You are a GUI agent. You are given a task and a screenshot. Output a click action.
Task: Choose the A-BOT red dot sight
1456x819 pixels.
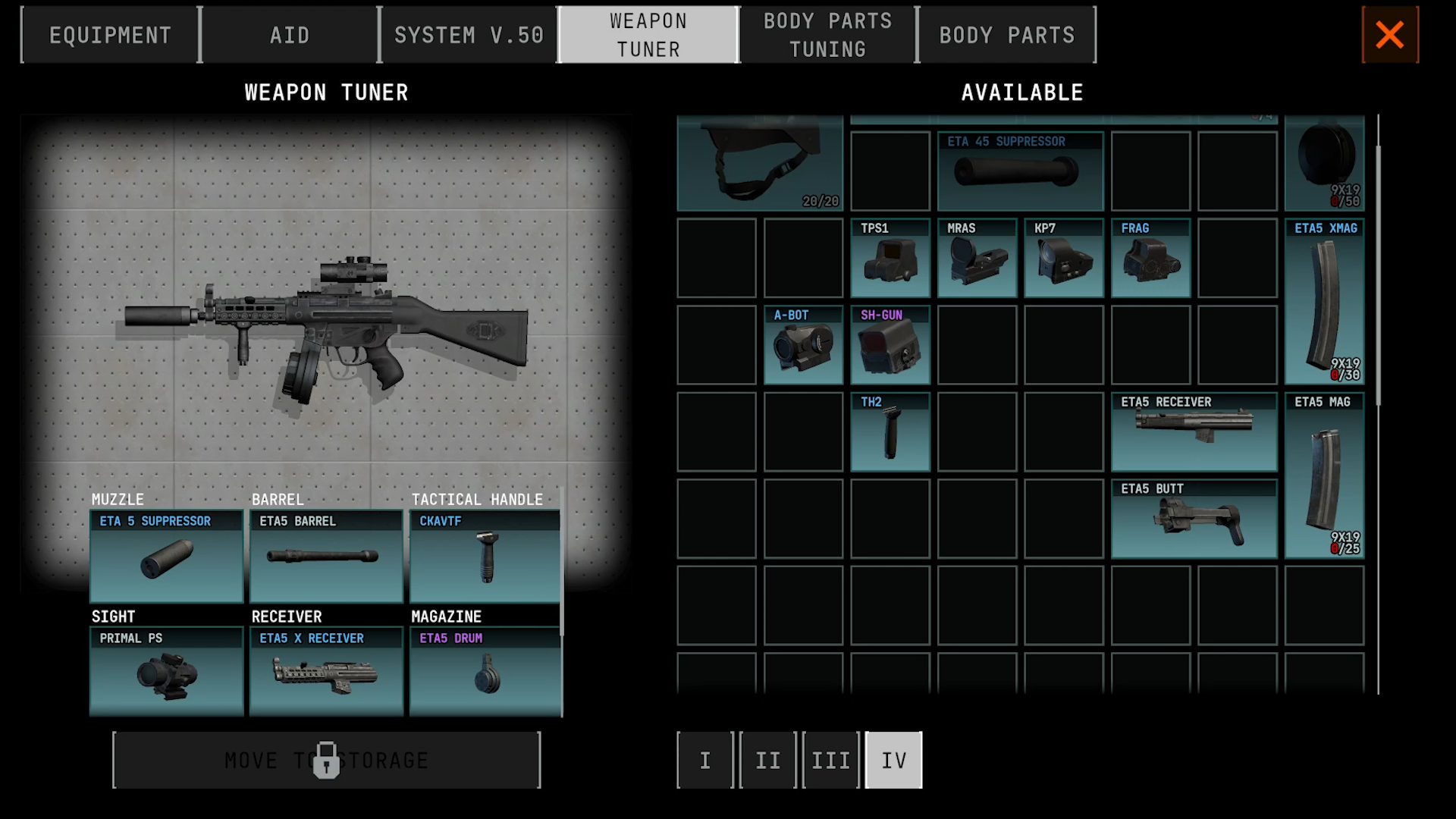point(803,349)
